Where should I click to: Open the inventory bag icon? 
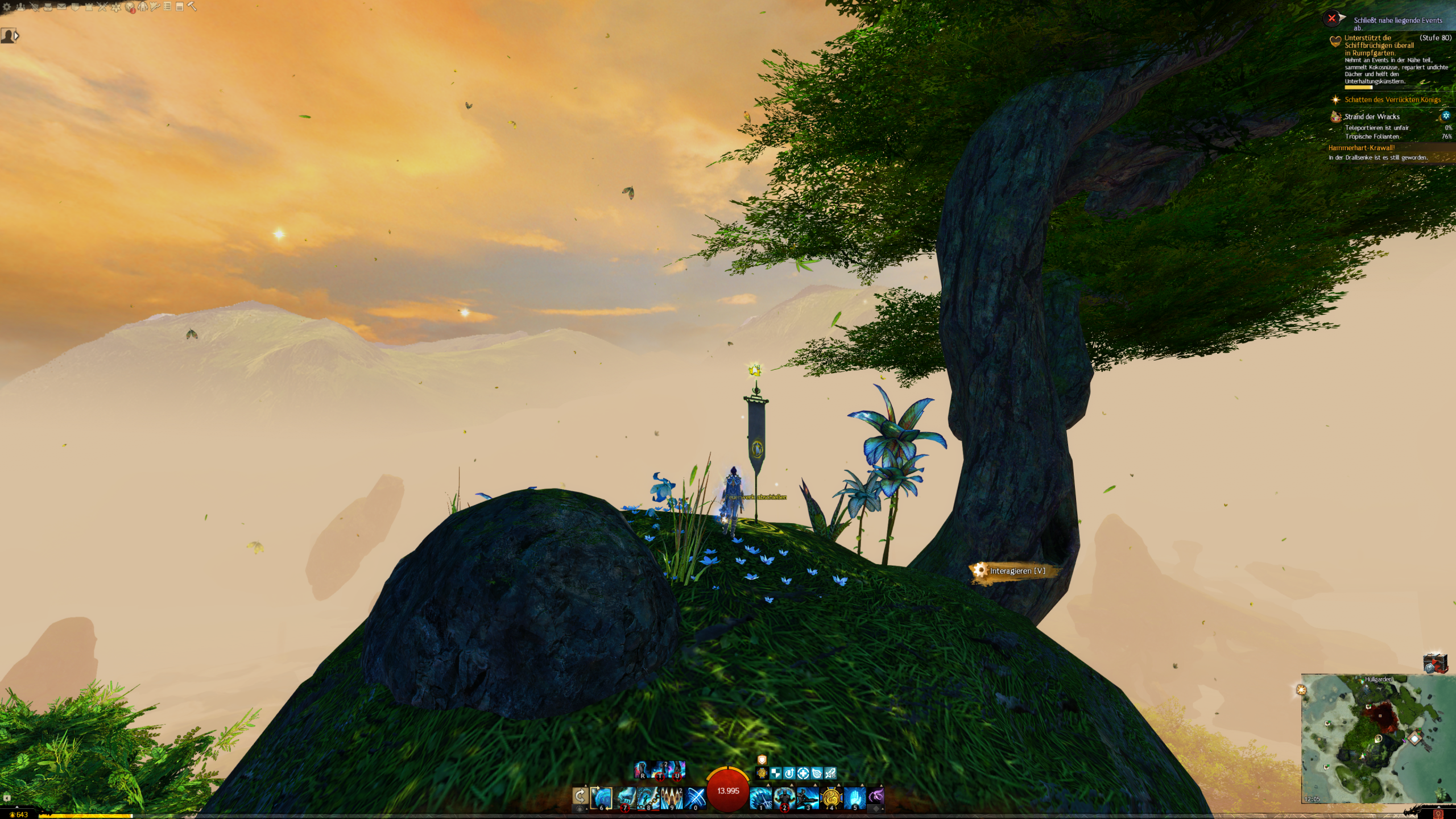pos(48,7)
